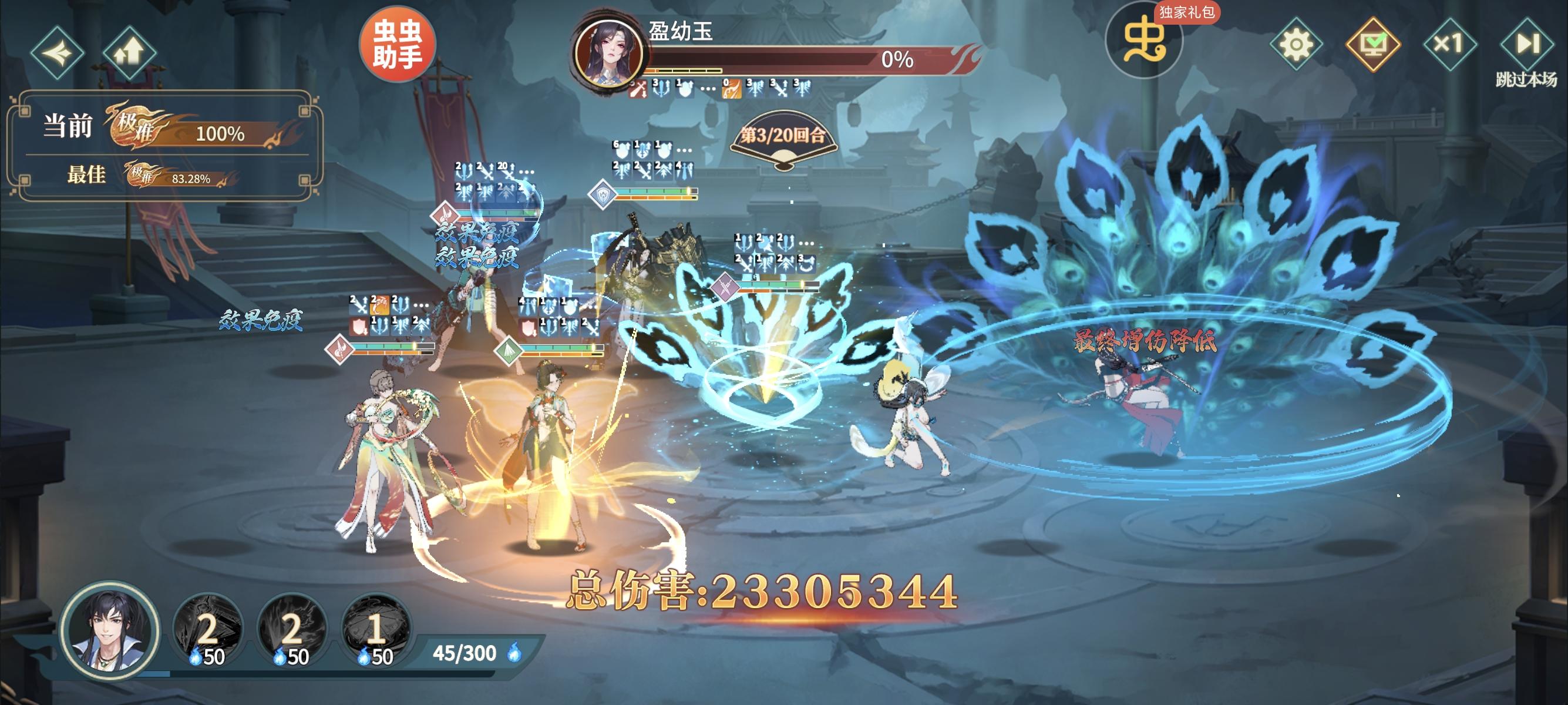1568x705 pixels.
Task: Toggle the ×1 battle speed
Action: (x=1452, y=43)
